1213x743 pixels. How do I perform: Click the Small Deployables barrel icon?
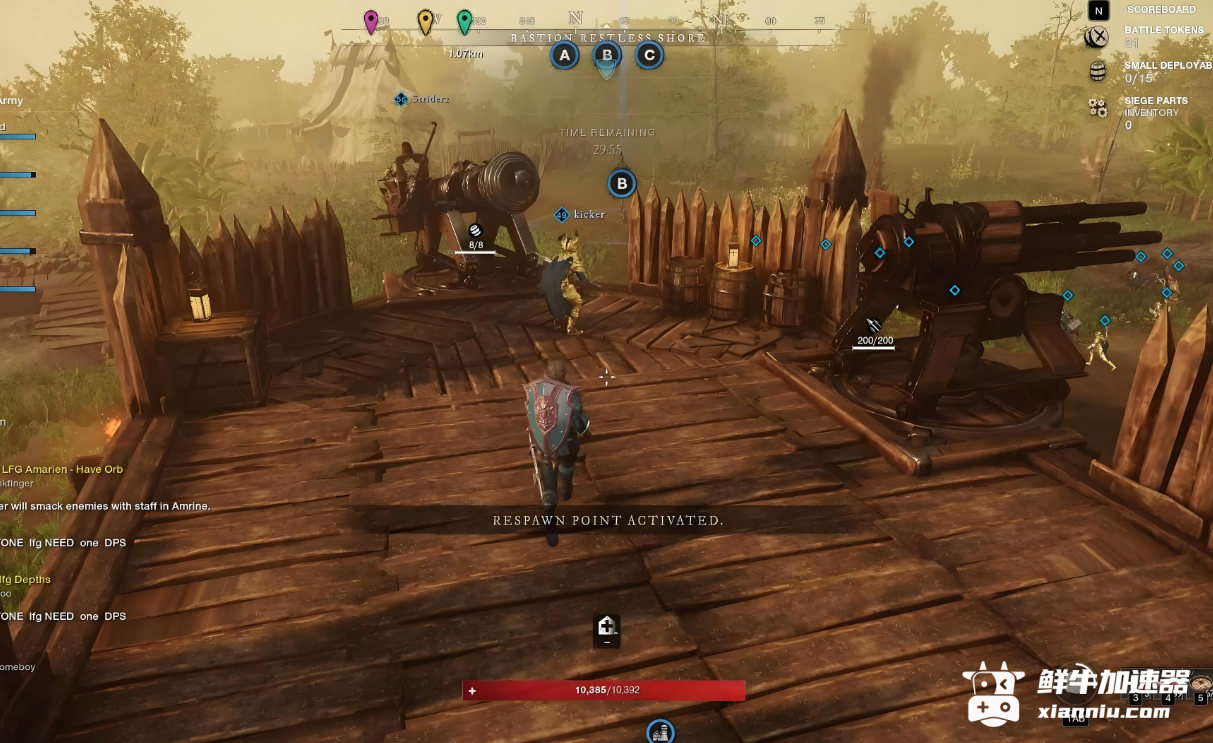click(x=1098, y=71)
